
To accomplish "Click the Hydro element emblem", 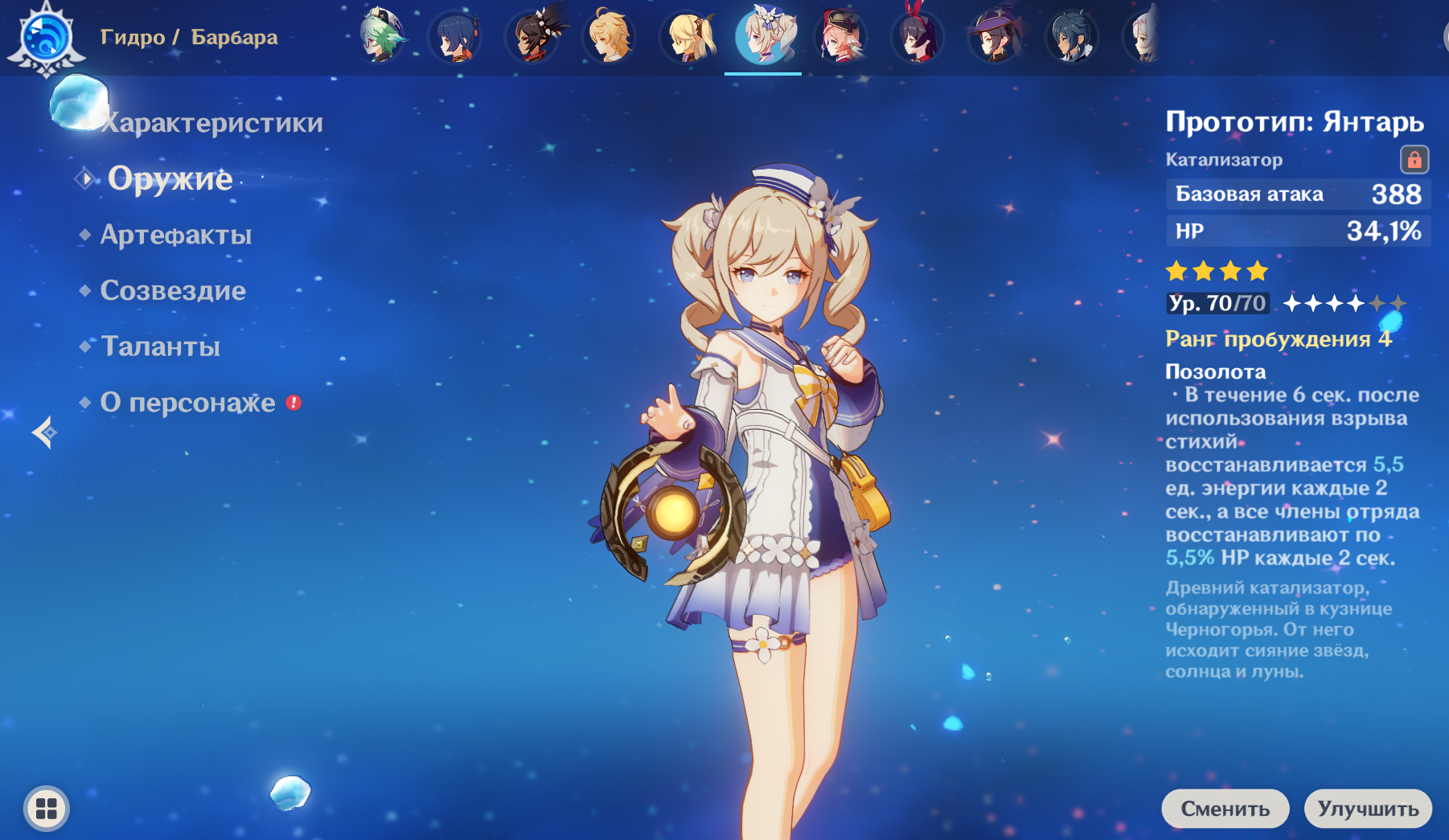I will pyautogui.click(x=46, y=36).
